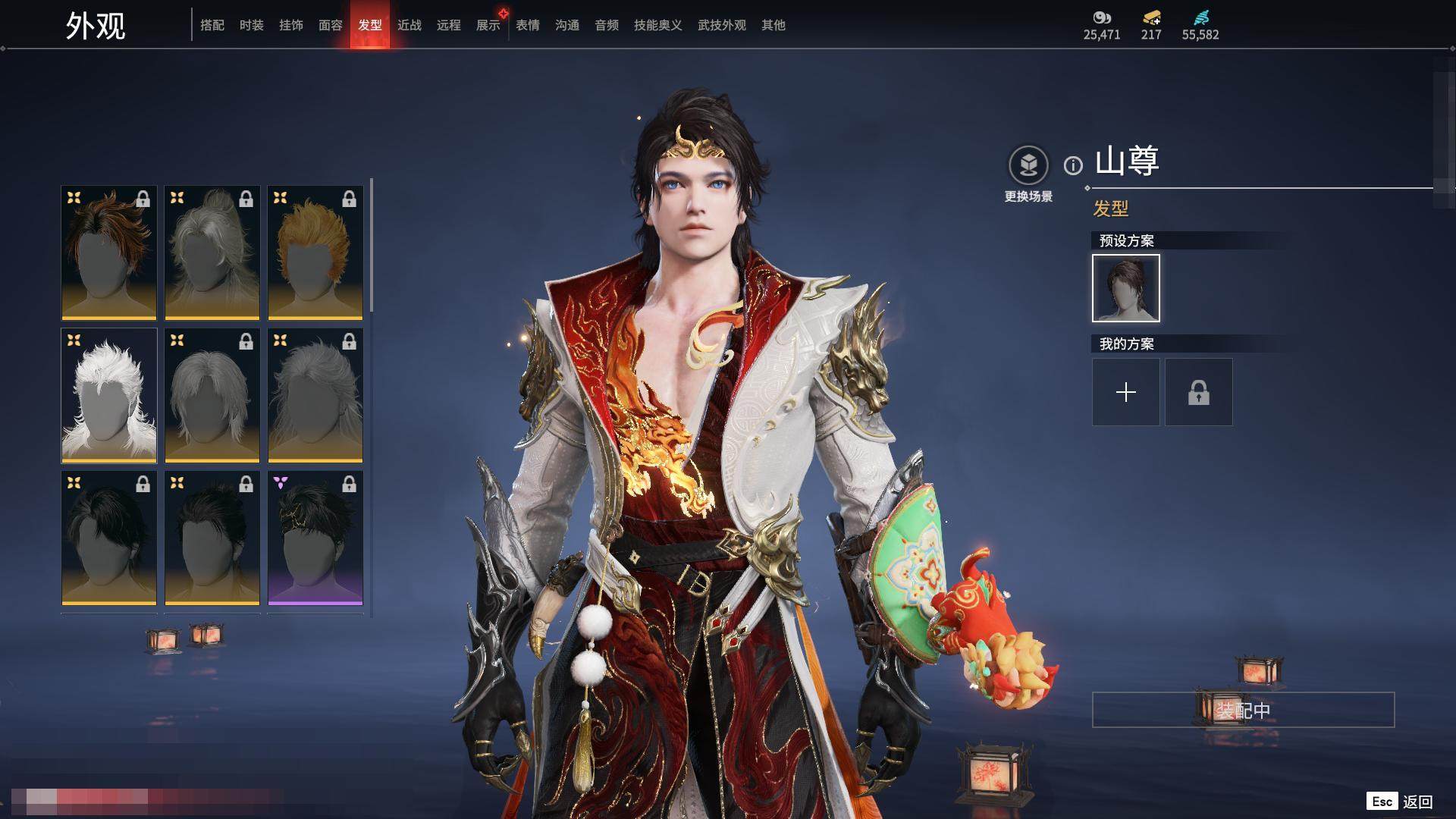Switch to the 搭配 tab
This screenshot has width=1456, height=819.
(212, 25)
